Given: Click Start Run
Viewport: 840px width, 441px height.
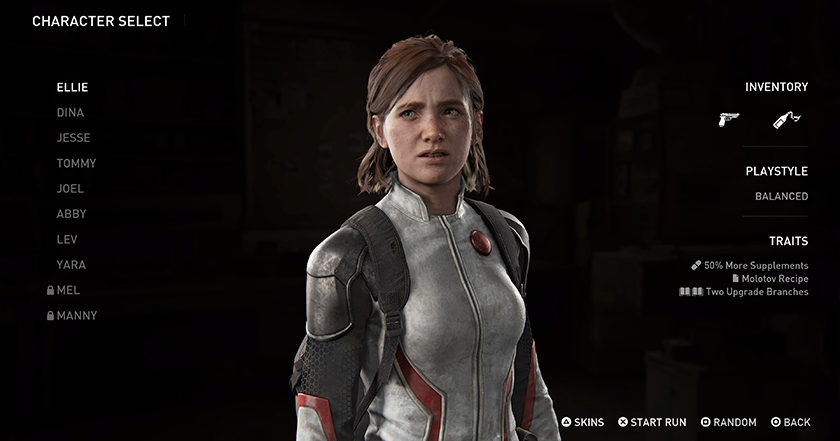Looking at the screenshot, I should click(x=652, y=423).
